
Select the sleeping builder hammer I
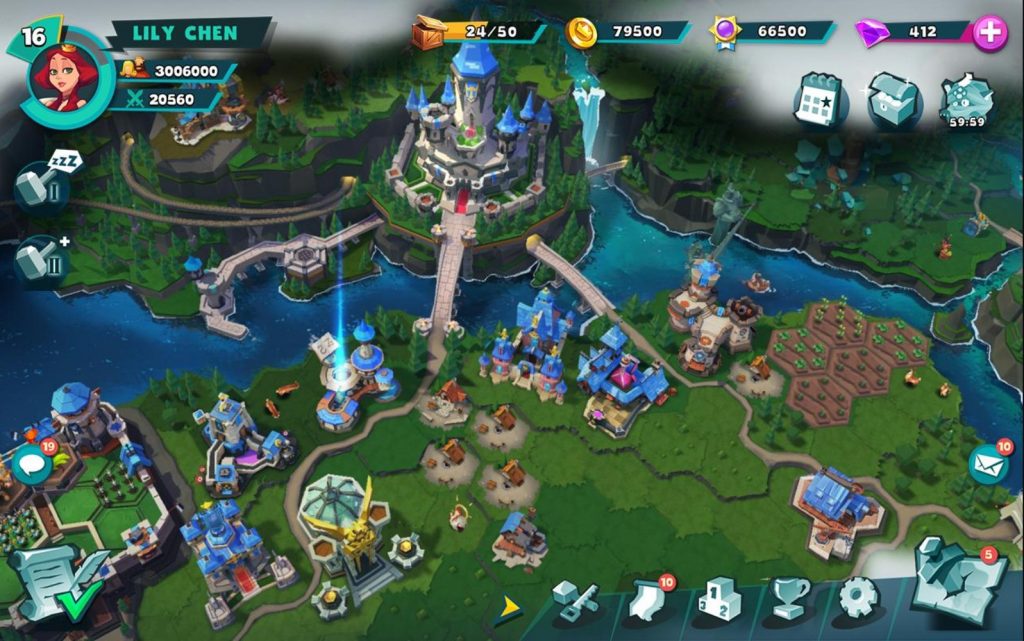click(x=42, y=187)
